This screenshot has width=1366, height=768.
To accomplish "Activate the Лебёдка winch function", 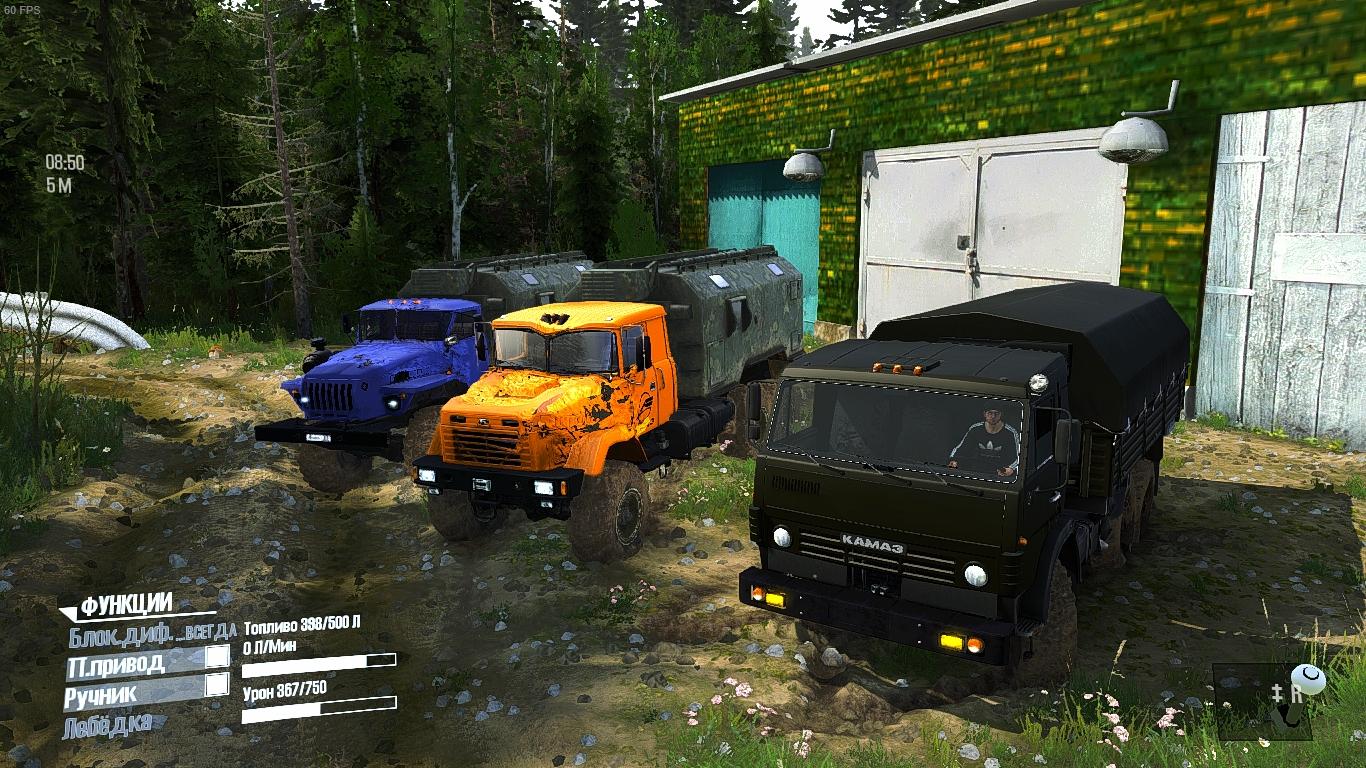I will point(108,723).
